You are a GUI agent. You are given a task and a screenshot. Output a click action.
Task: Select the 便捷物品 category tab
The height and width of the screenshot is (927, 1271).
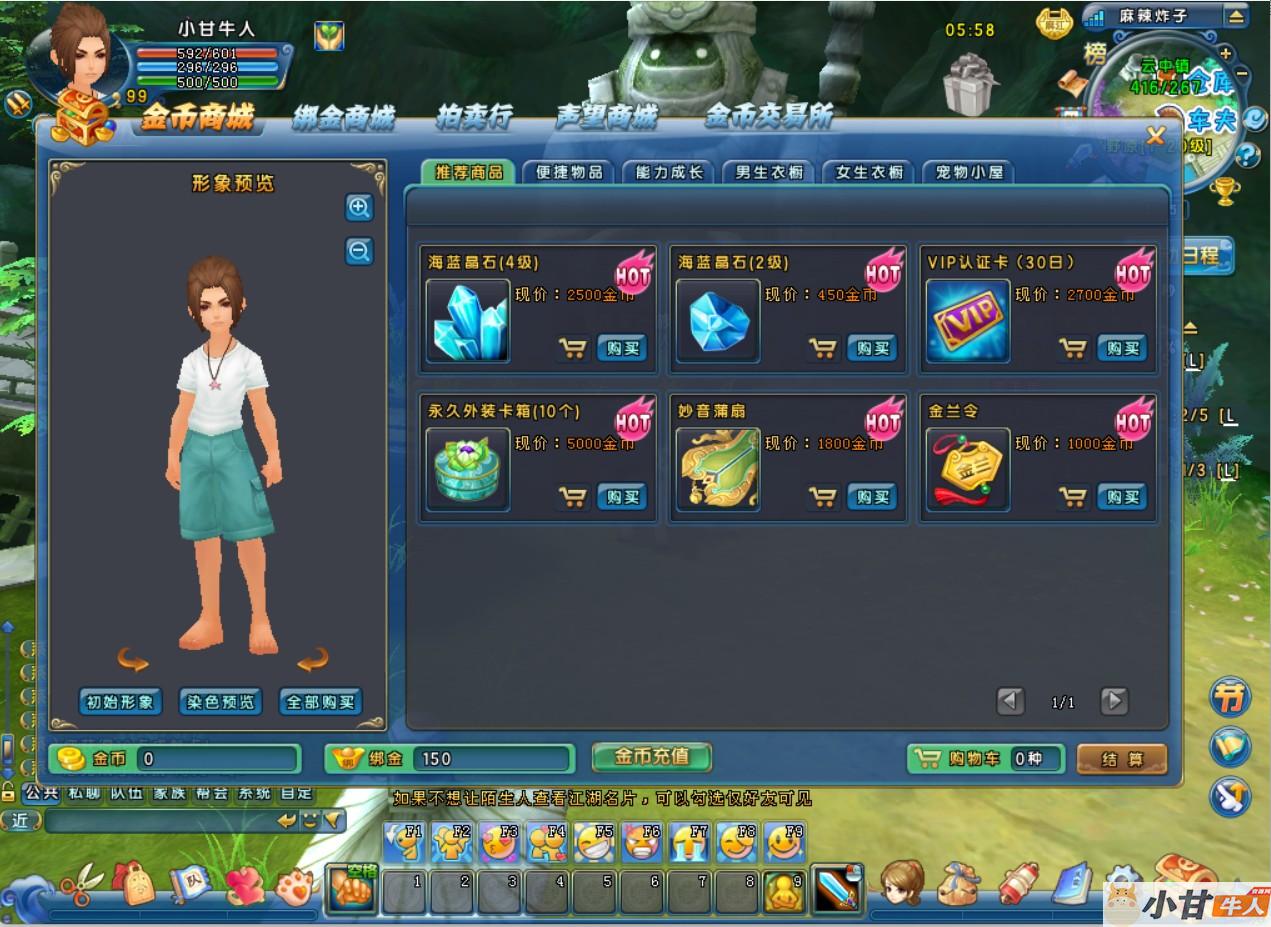568,172
